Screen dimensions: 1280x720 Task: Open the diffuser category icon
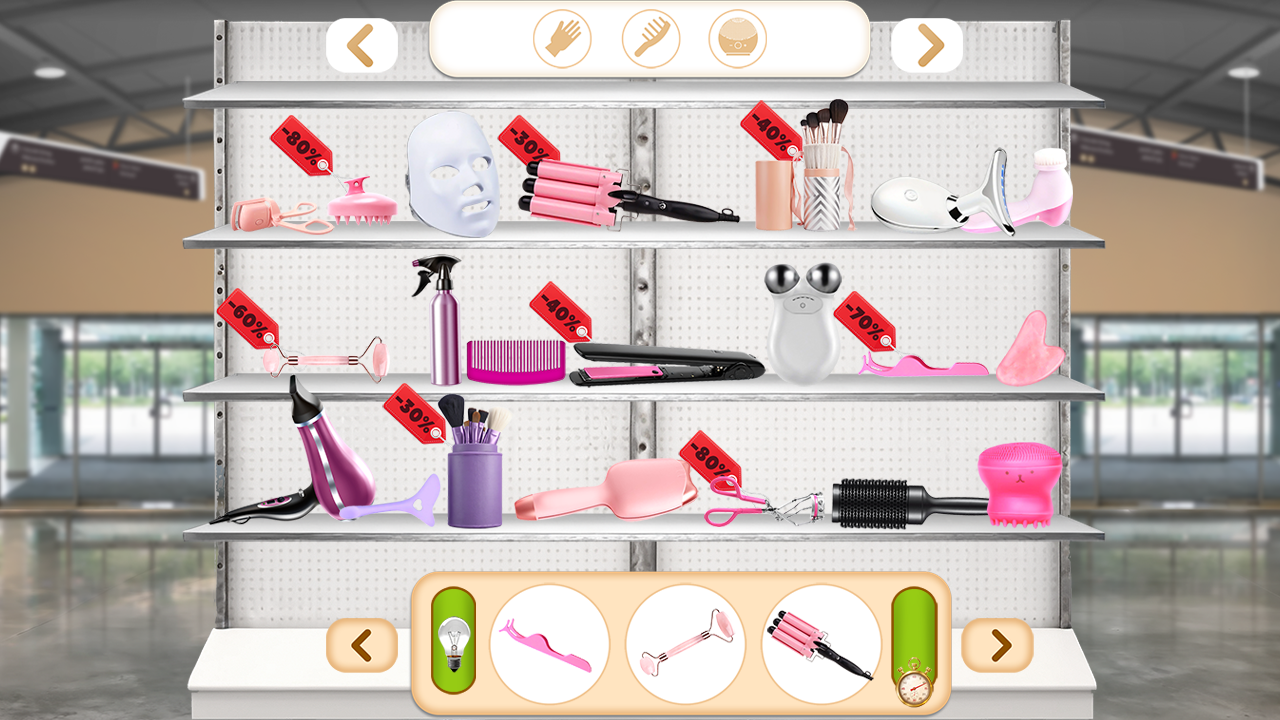(x=740, y=39)
